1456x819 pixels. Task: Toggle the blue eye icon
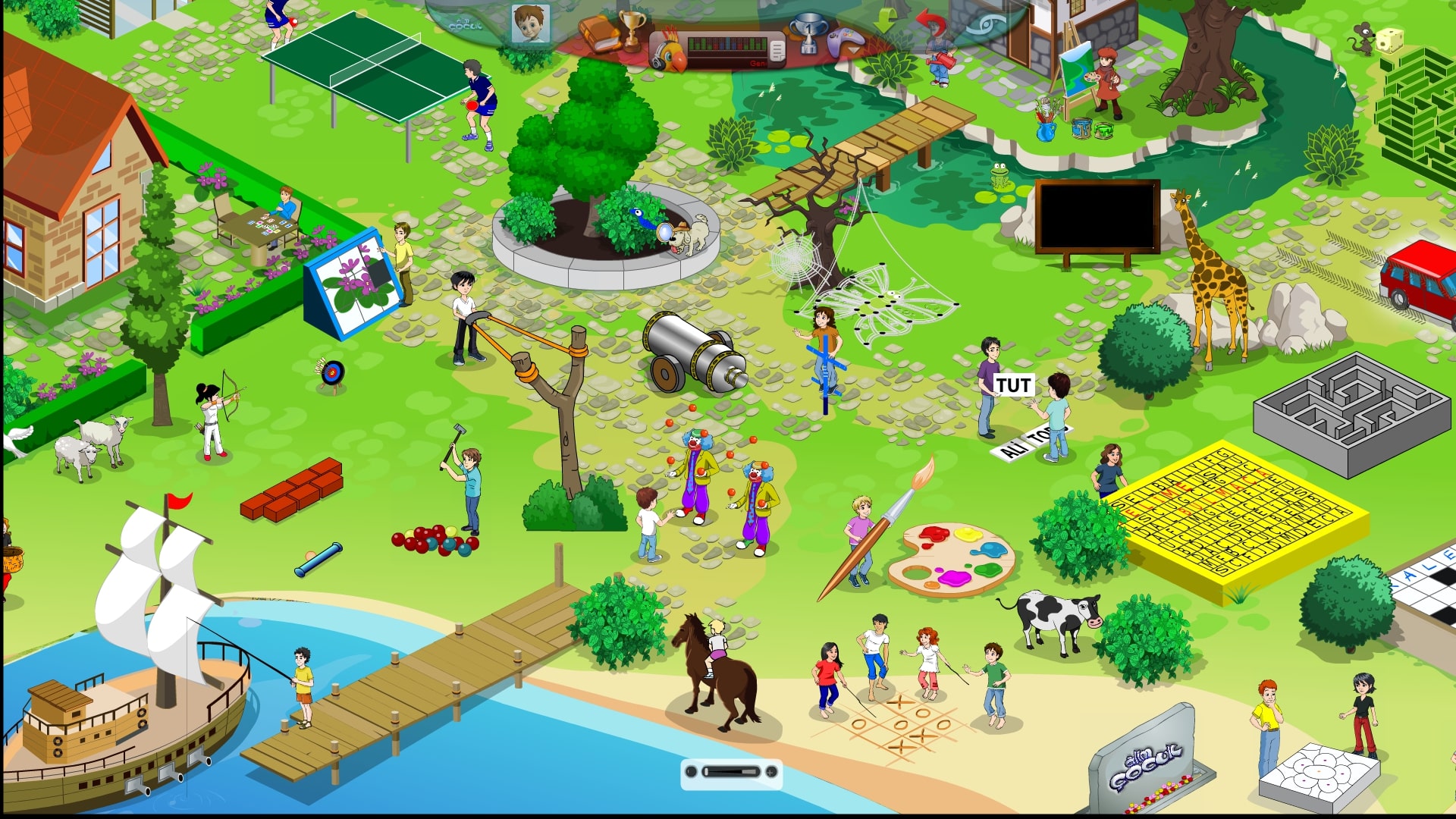[987, 25]
